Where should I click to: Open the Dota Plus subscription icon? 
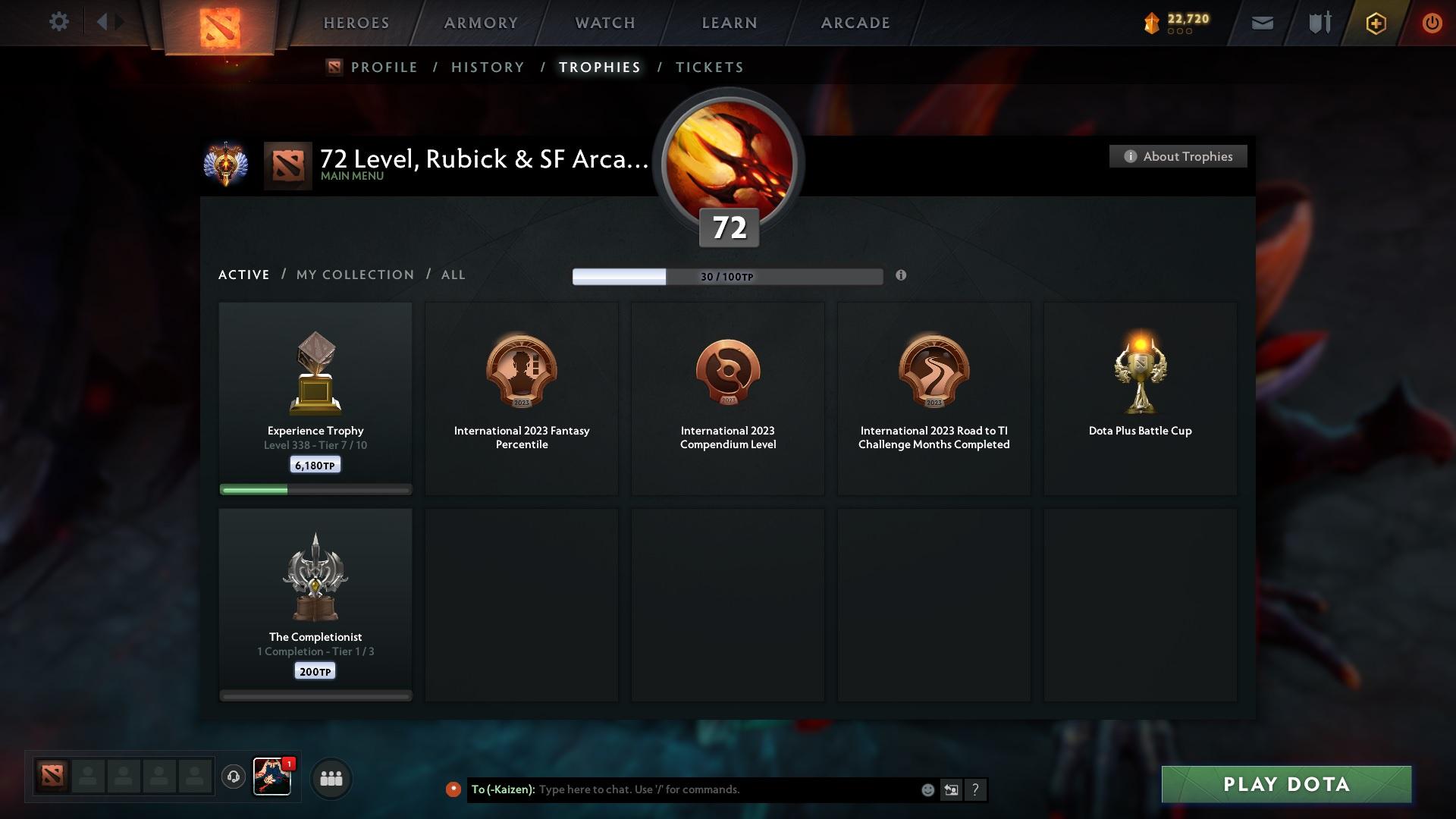coord(1376,23)
